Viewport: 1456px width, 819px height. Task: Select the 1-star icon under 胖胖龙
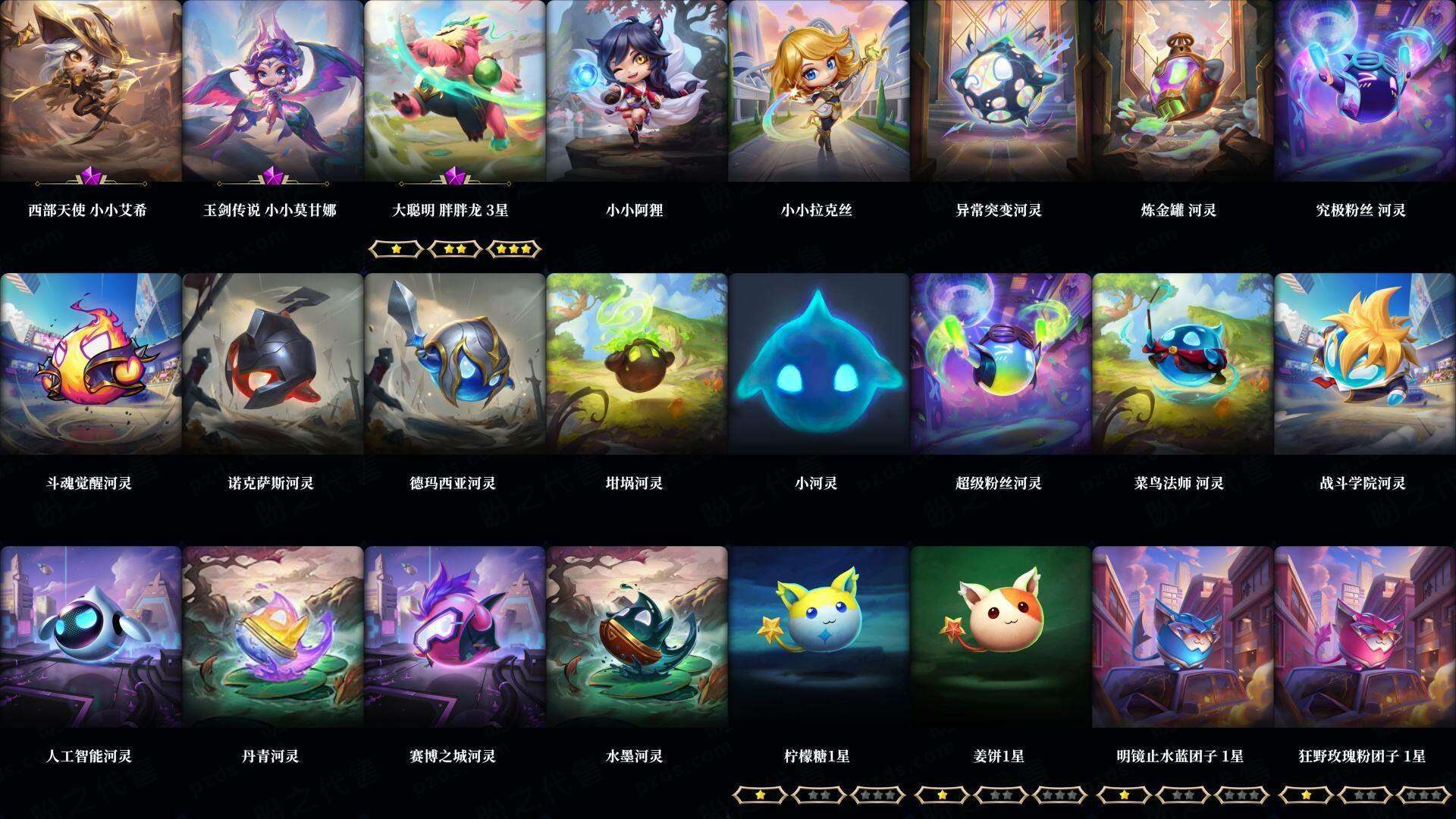click(x=397, y=249)
